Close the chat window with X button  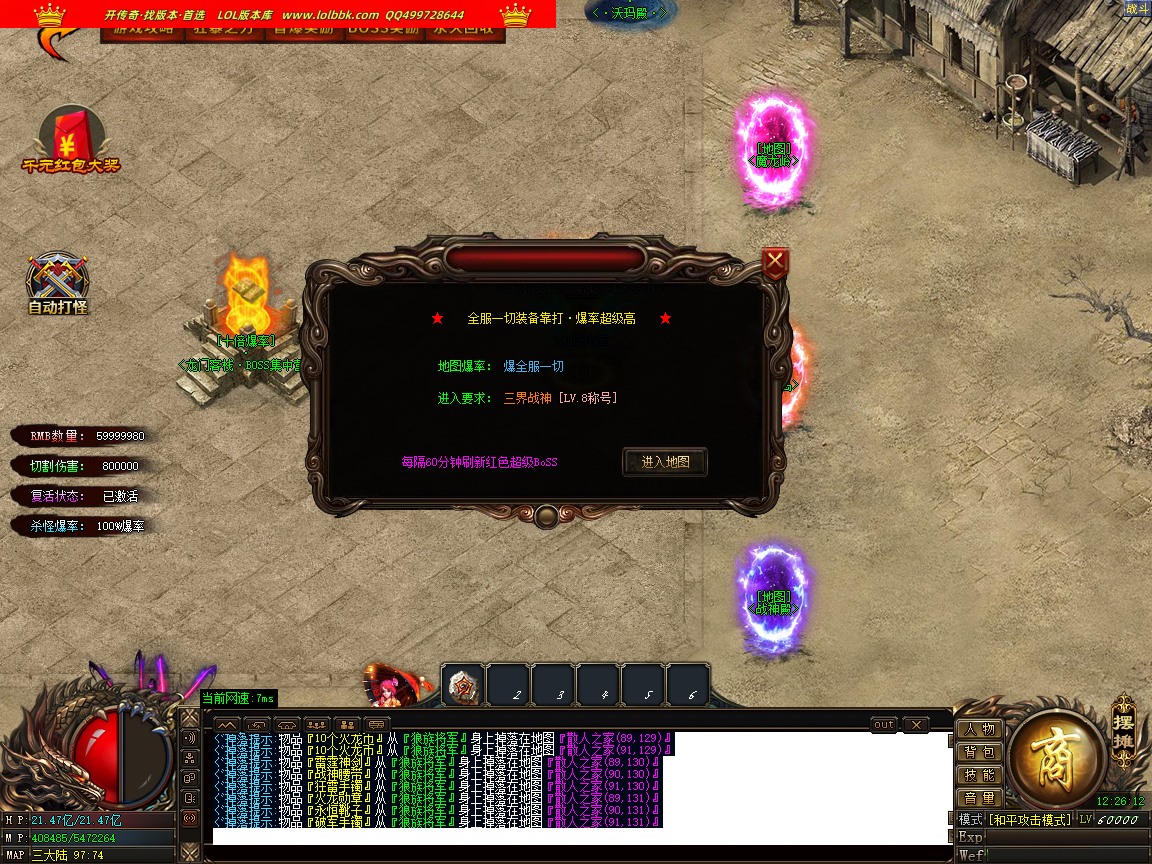pos(915,724)
